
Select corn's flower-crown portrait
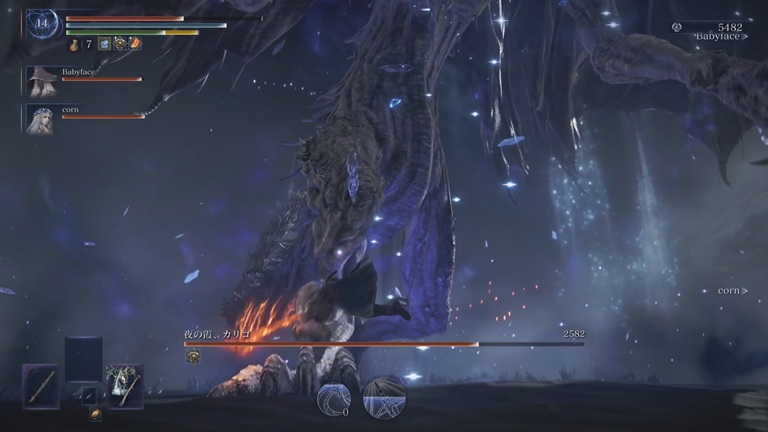[x=42, y=118]
